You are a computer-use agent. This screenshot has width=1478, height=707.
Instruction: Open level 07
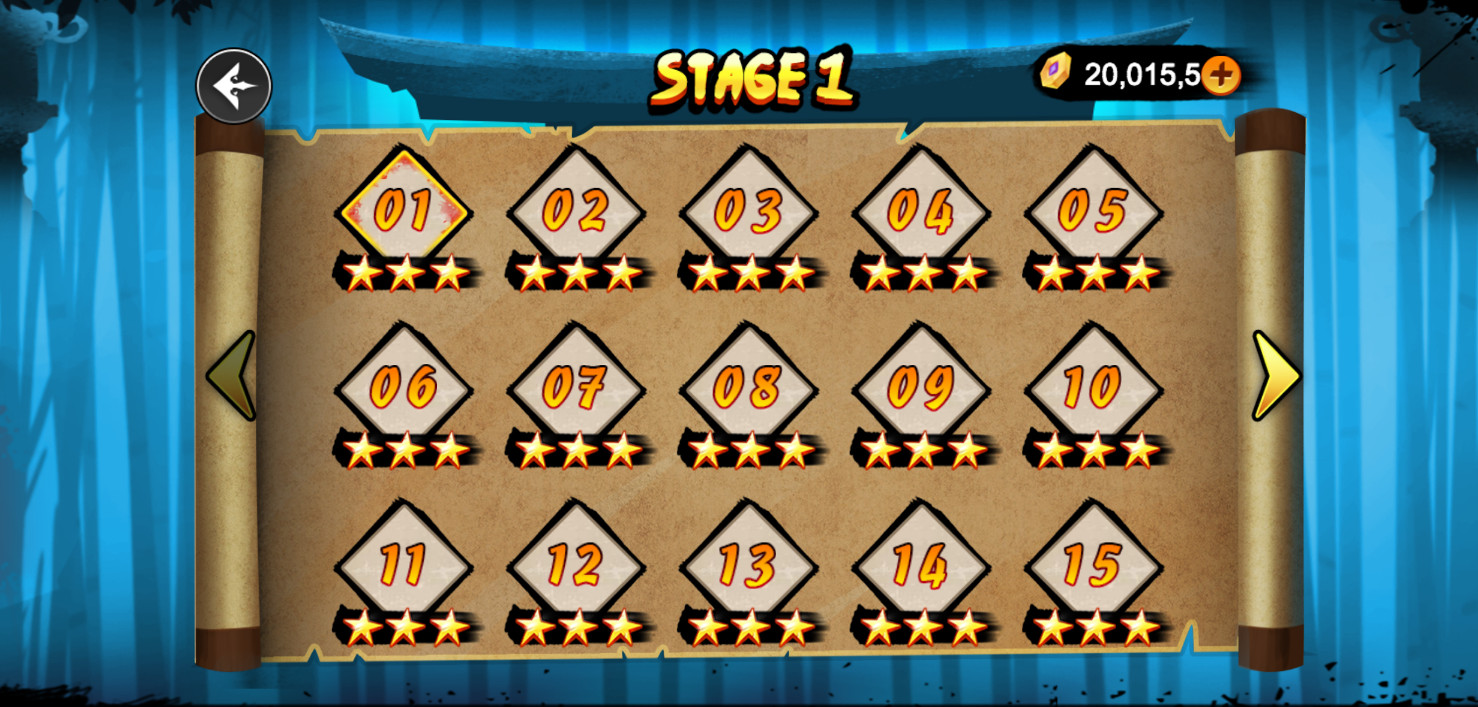tap(576, 386)
